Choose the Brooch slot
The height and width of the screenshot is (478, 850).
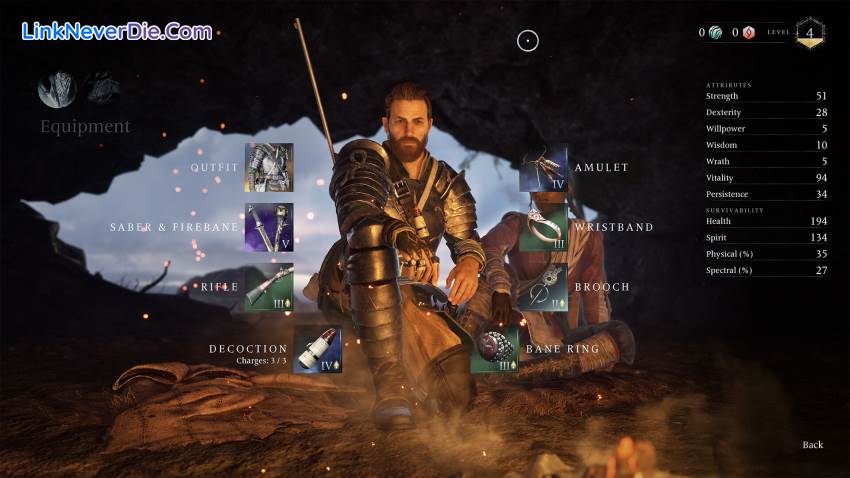coord(543,287)
